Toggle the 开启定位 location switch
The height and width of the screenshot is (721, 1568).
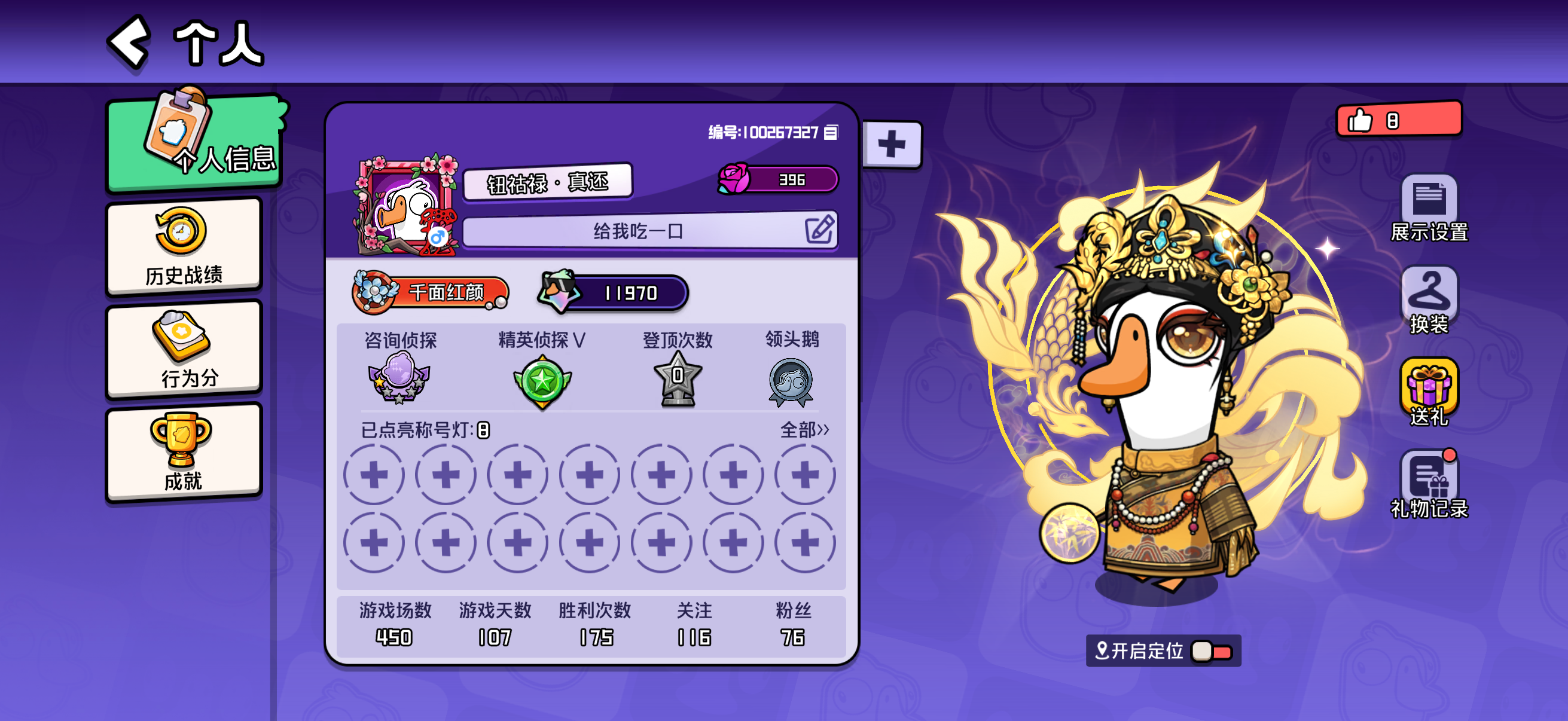pos(1212,651)
